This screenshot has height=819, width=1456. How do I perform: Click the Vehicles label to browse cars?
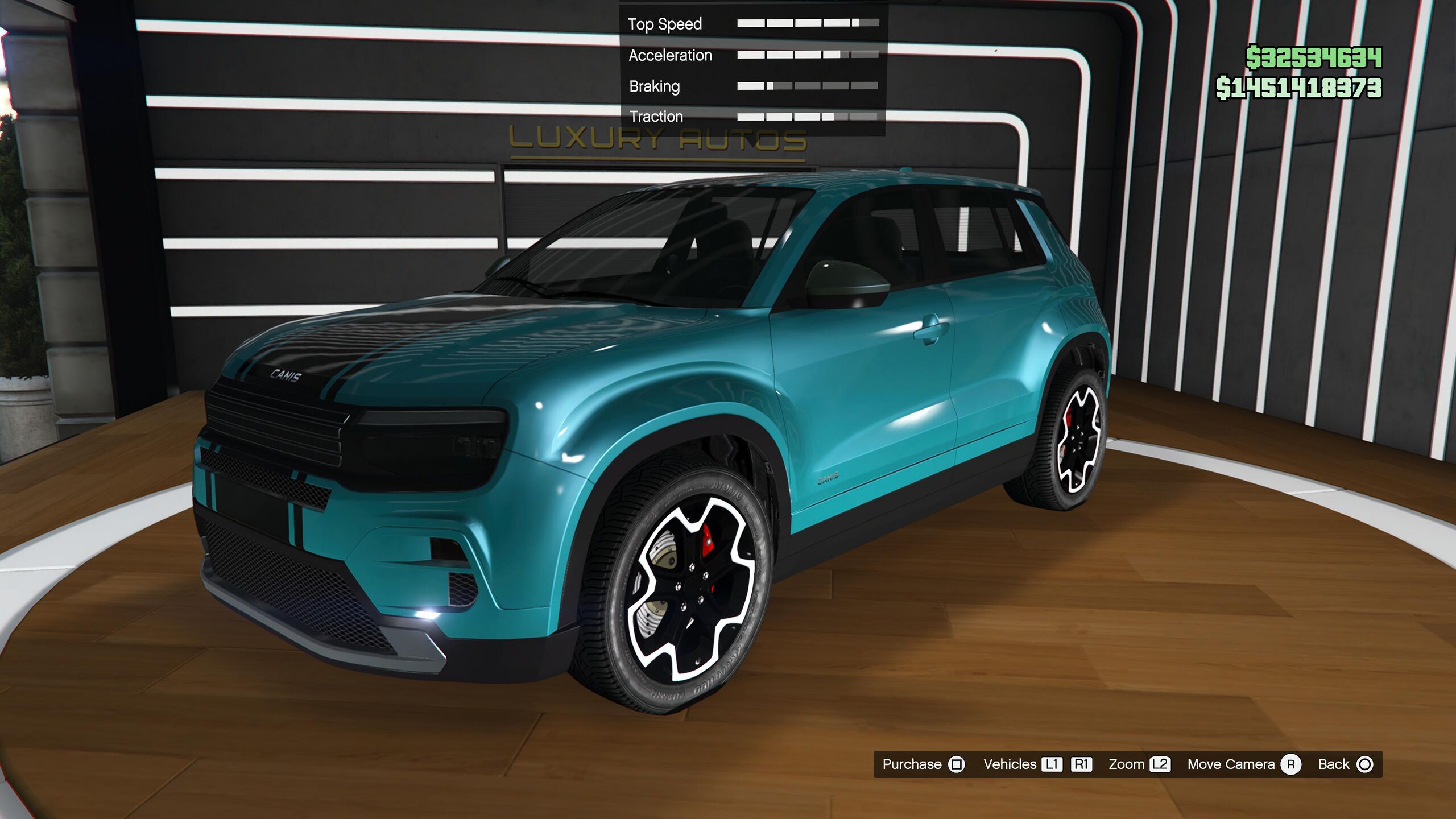(x=1010, y=764)
